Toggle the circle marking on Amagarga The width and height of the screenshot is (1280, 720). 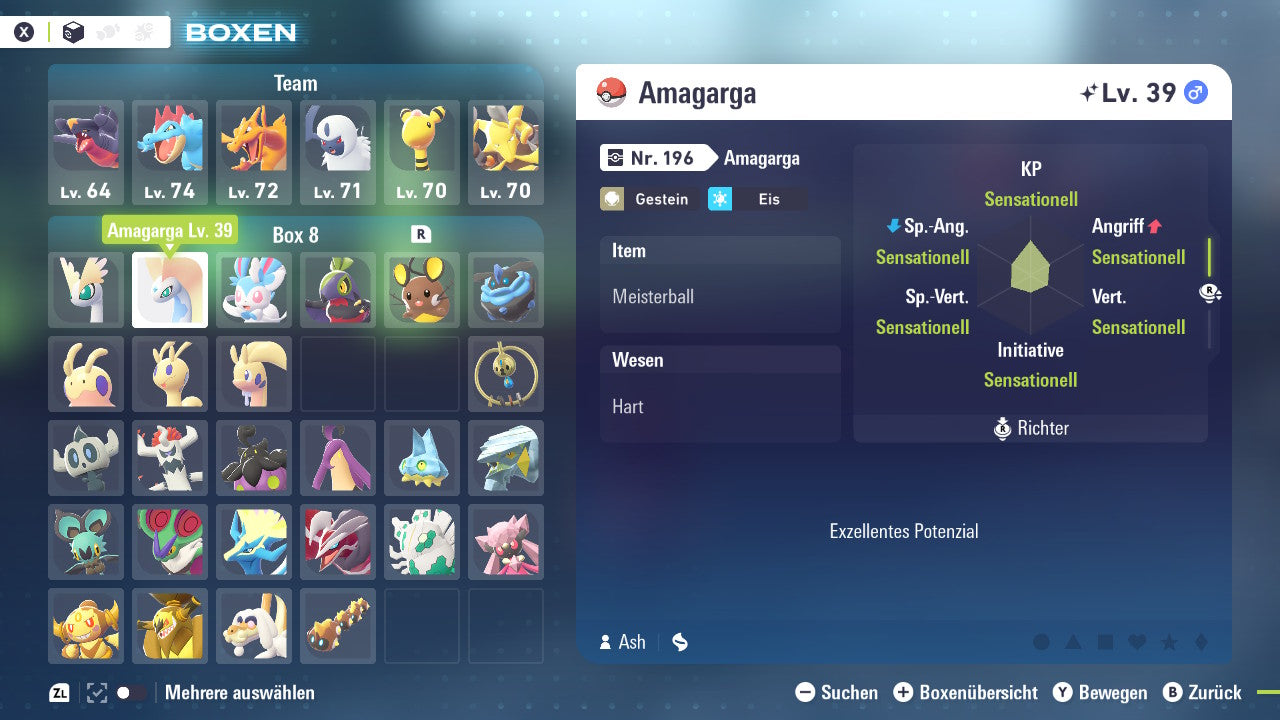tap(1043, 643)
